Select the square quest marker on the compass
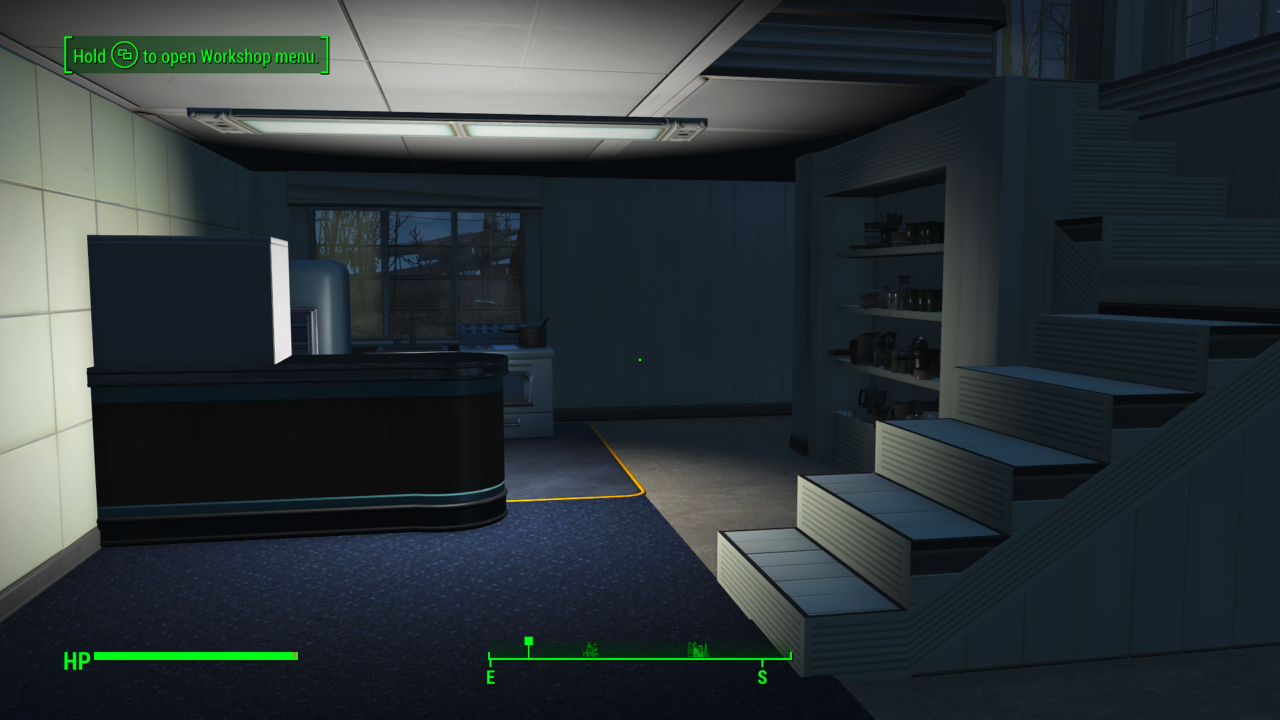Viewport: 1280px width, 720px height. pyautogui.click(x=528, y=641)
